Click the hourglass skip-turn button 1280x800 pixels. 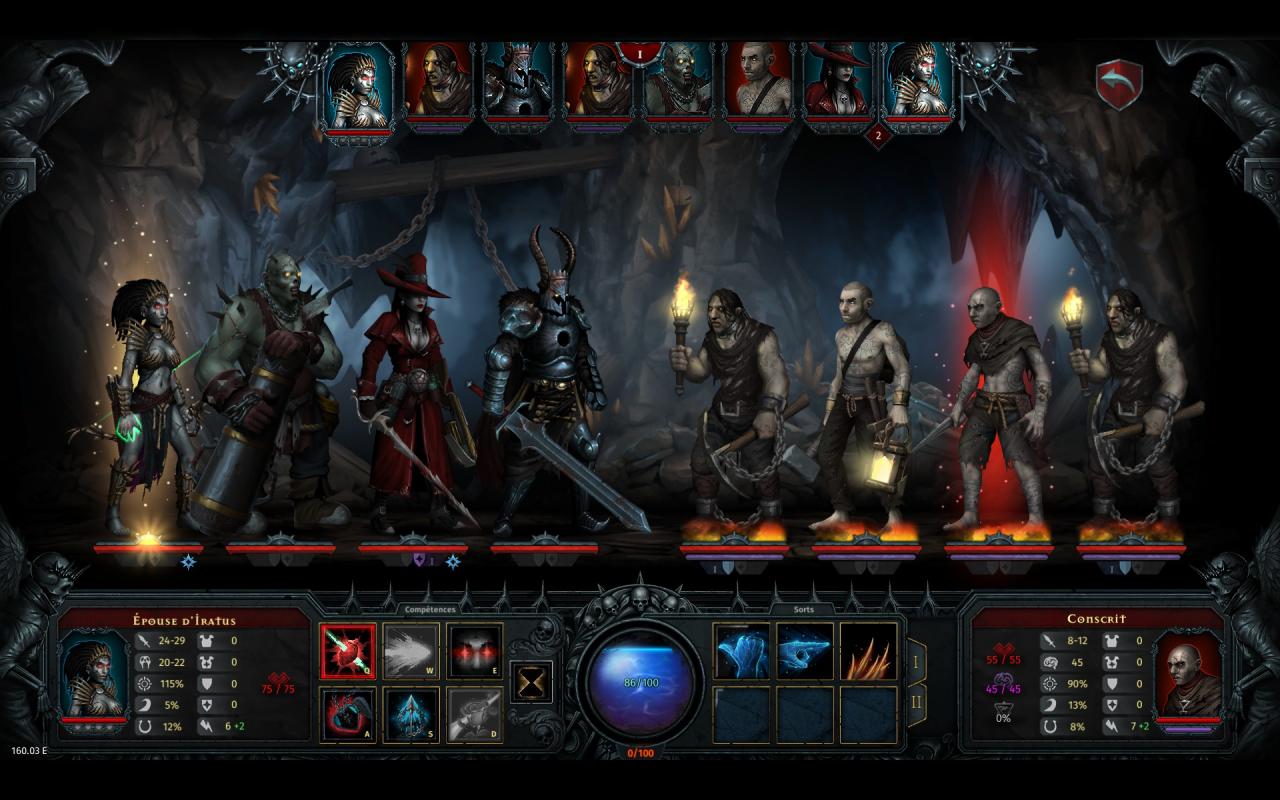(x=531, y=681)
